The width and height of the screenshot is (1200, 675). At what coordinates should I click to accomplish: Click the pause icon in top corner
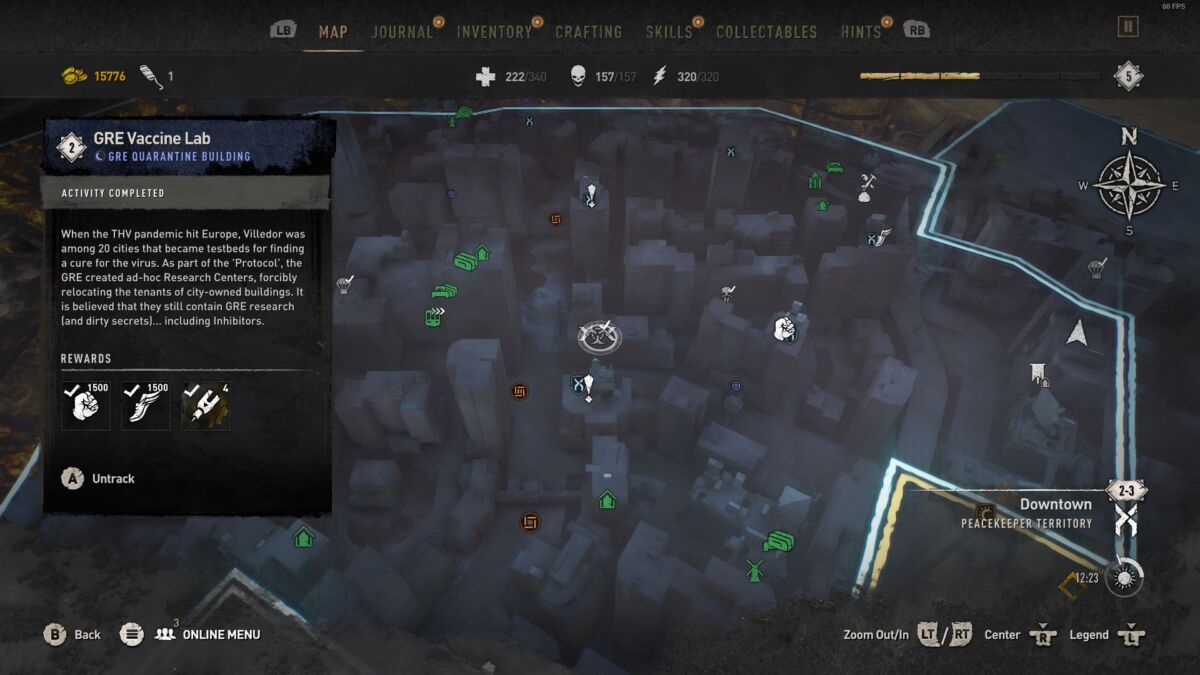pos(1128,27)
